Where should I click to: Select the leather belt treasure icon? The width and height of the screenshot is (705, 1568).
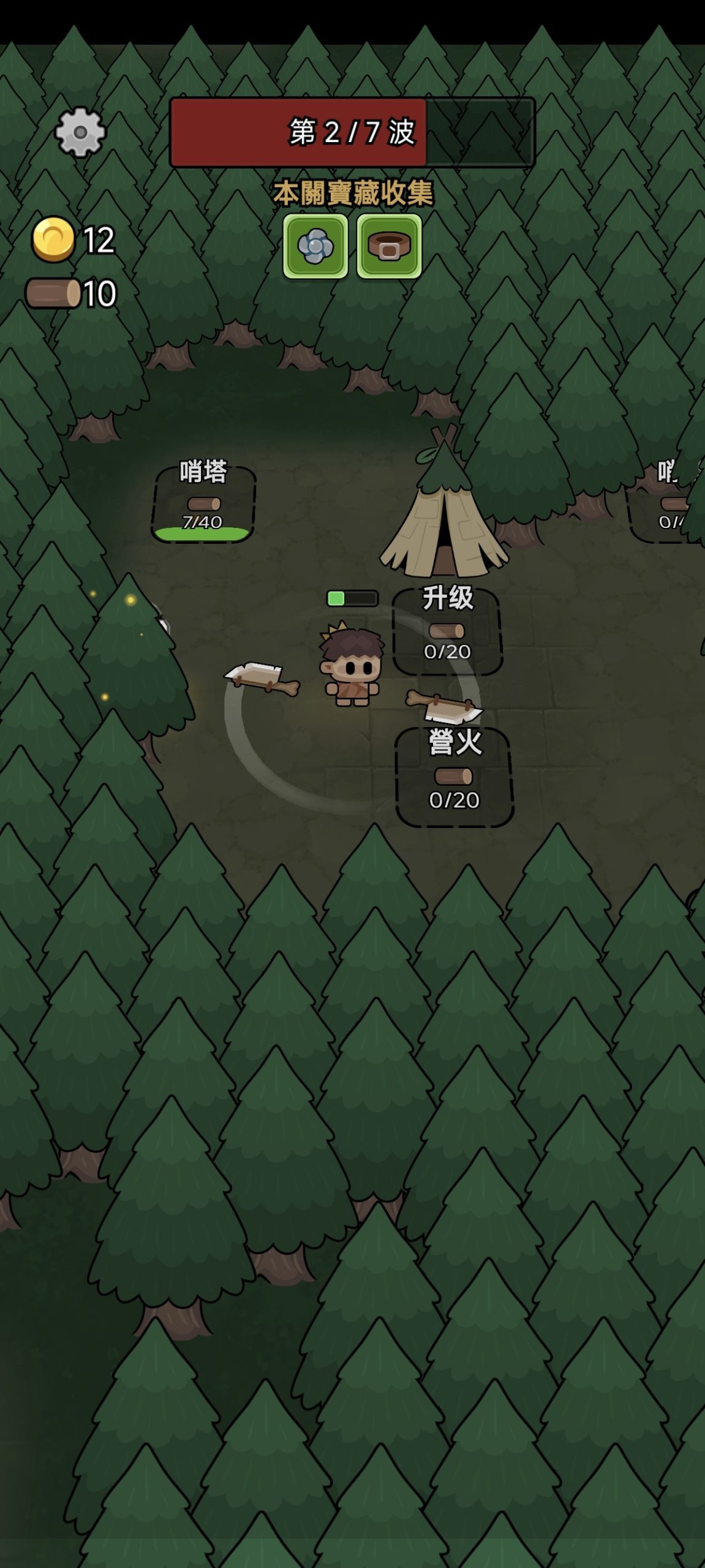(x=389, y=246)
